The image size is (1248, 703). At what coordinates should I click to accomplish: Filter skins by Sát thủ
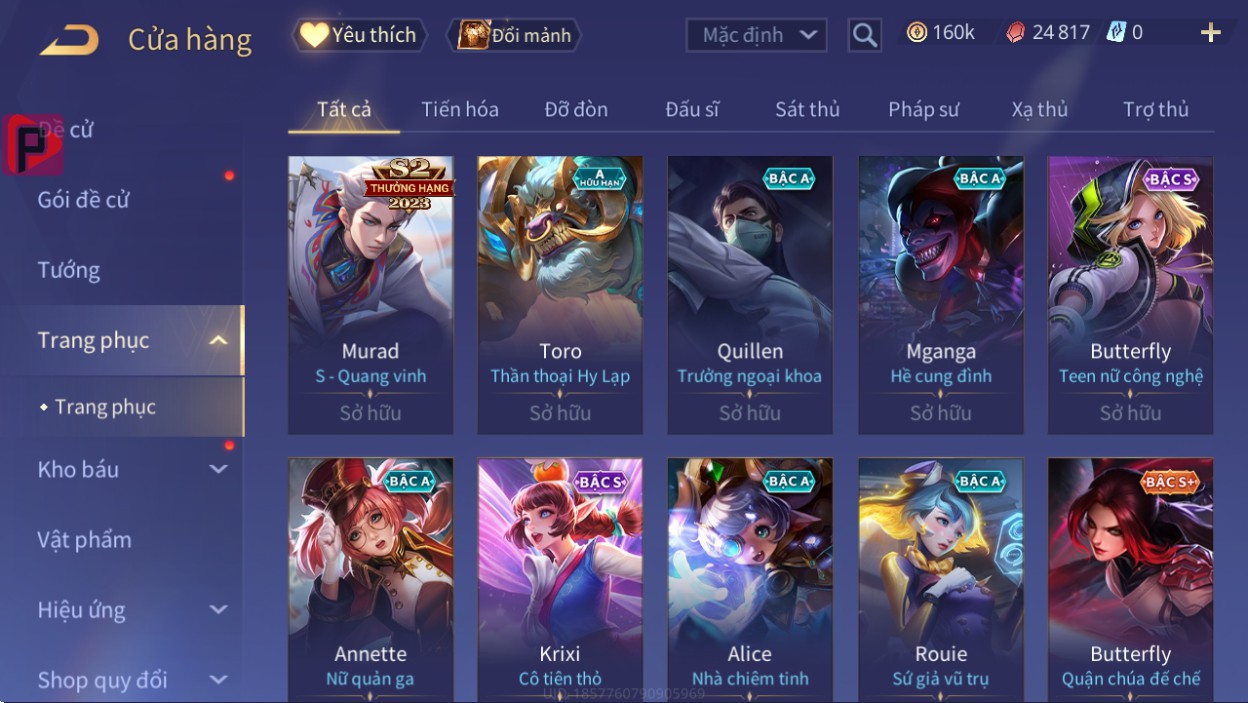tap(807, 109)
